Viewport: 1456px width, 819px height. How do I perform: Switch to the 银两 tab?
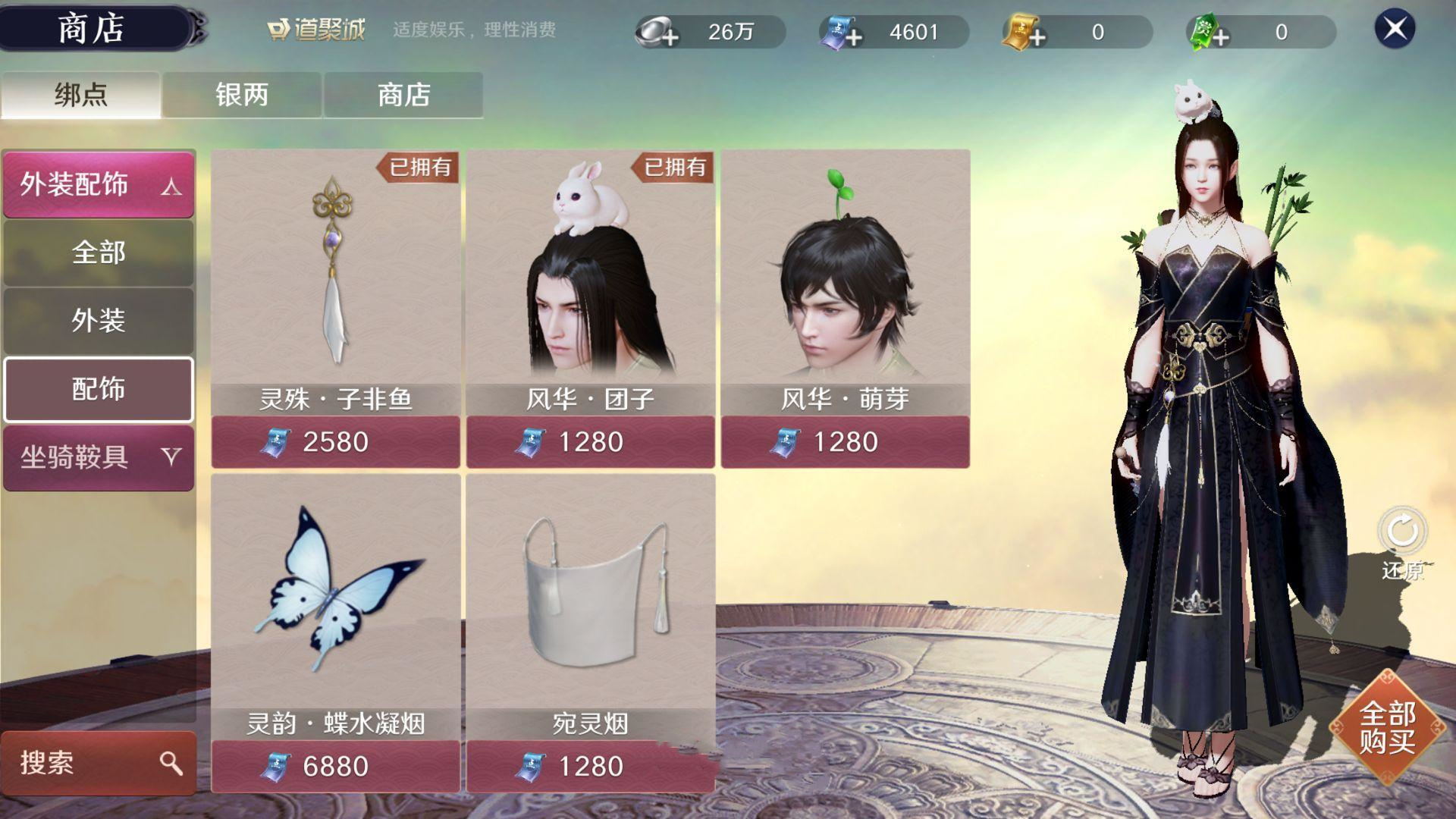pos(242,95)
